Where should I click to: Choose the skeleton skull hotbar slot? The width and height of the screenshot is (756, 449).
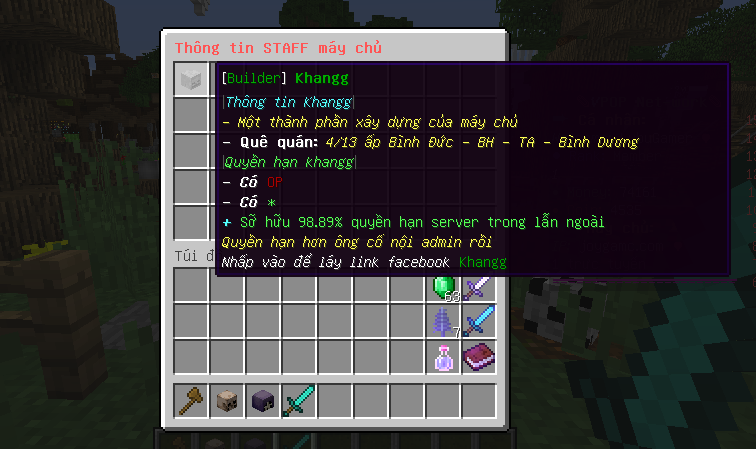click(227, 401)
